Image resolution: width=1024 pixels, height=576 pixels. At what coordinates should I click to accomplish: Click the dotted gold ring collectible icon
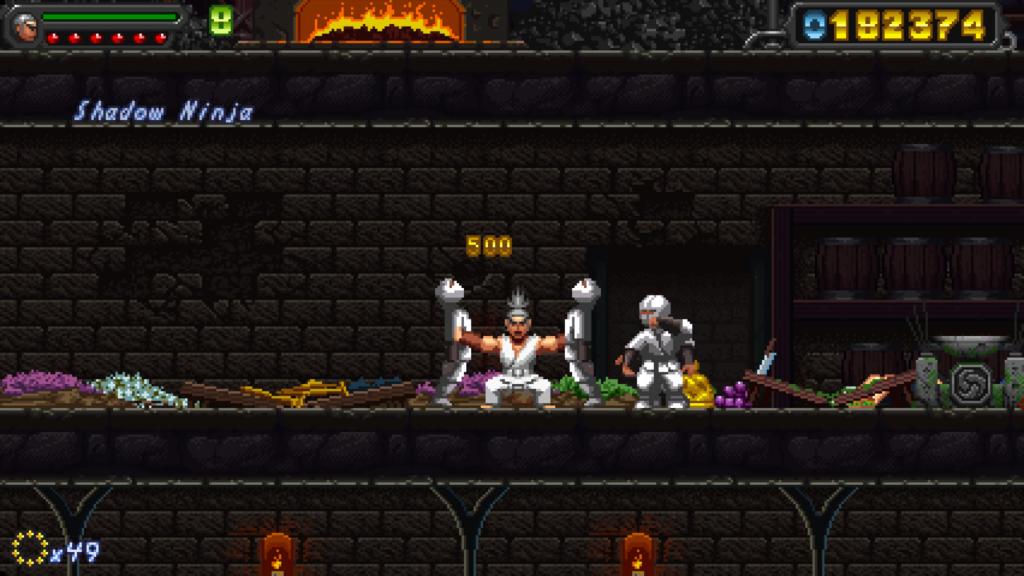[30, 548]
